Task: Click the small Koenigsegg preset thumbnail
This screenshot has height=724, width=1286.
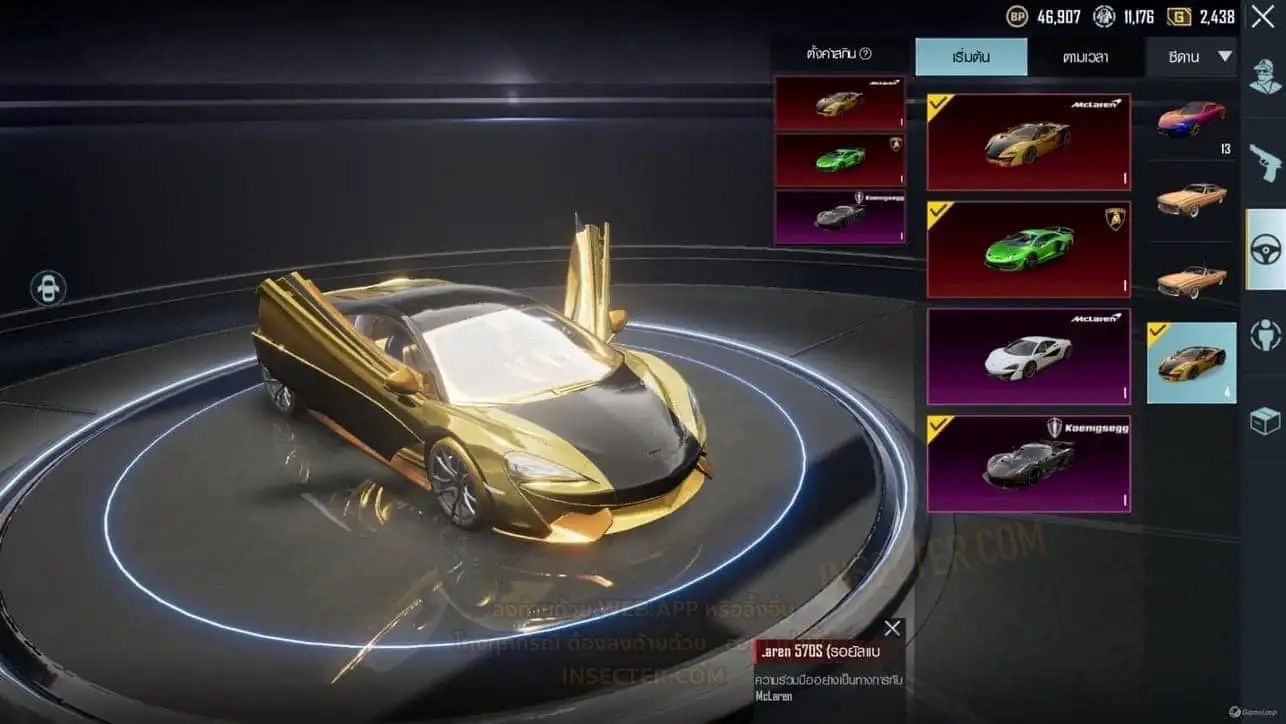Action: pyautogui.click(x=839, y=216)
